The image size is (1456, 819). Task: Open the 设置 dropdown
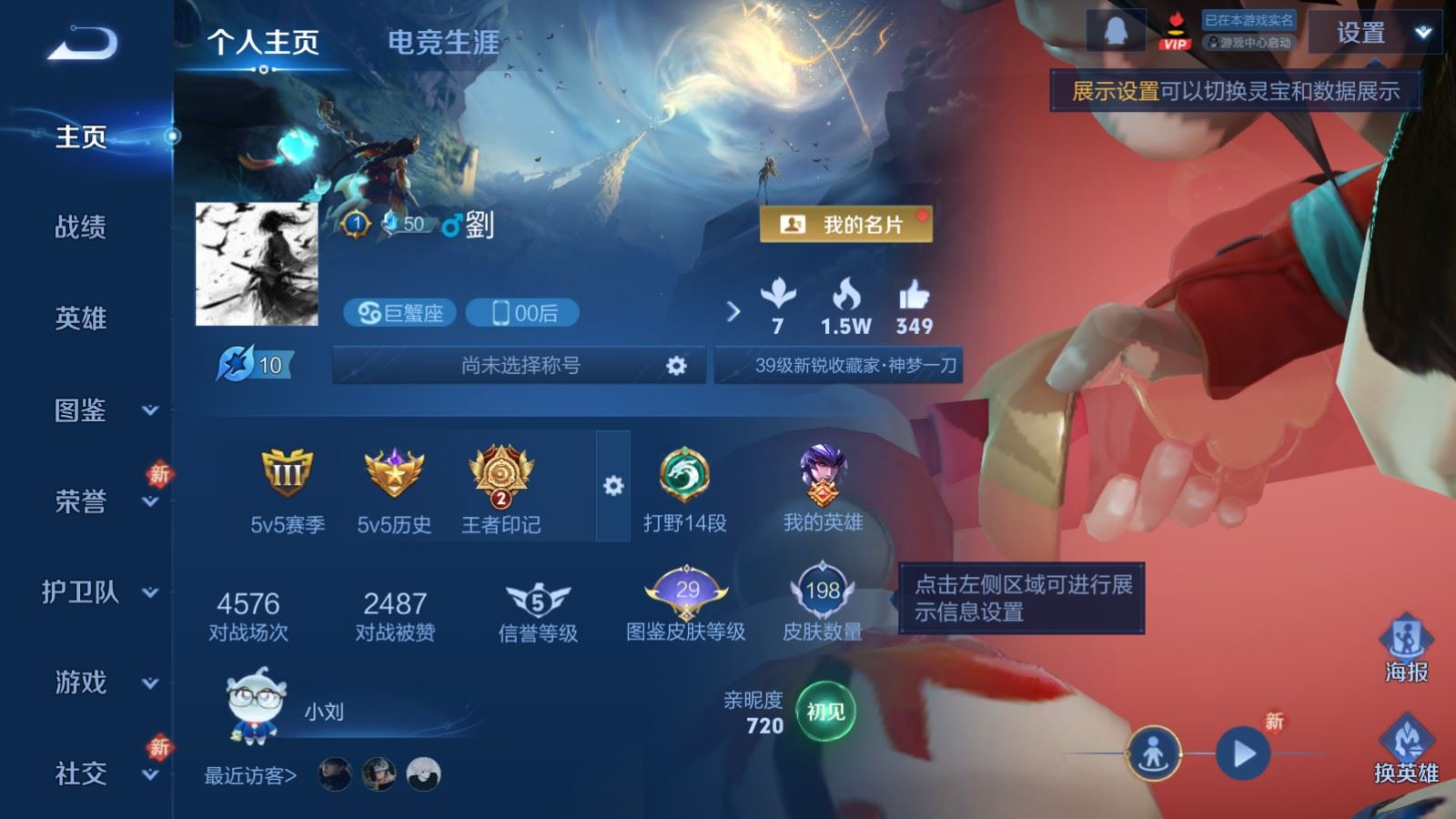[1374, 34]
